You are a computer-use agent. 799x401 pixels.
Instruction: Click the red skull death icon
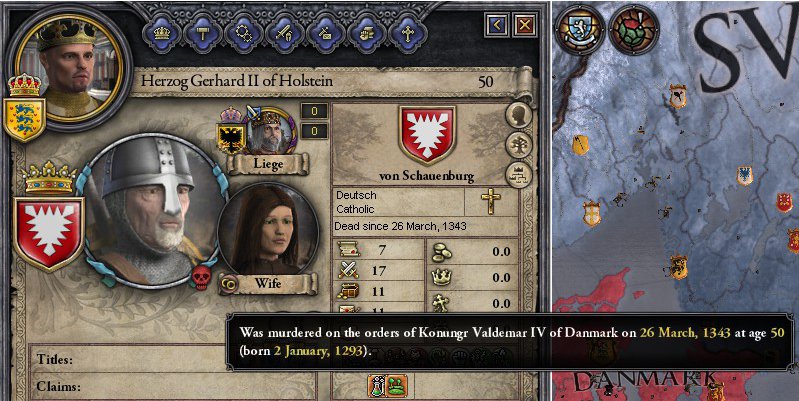200,278
